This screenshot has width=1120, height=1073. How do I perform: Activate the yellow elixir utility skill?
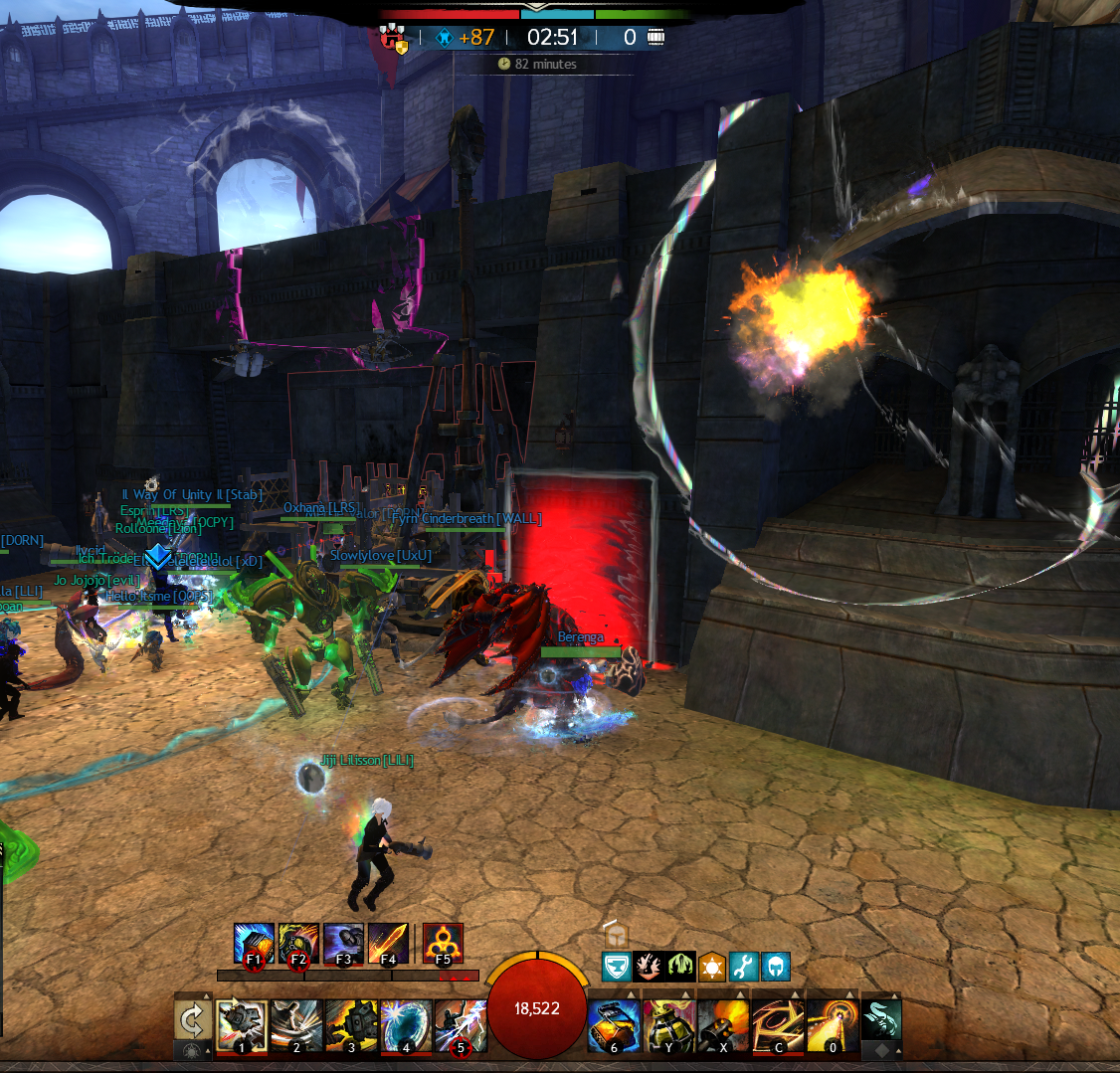tap(668, 1025)
